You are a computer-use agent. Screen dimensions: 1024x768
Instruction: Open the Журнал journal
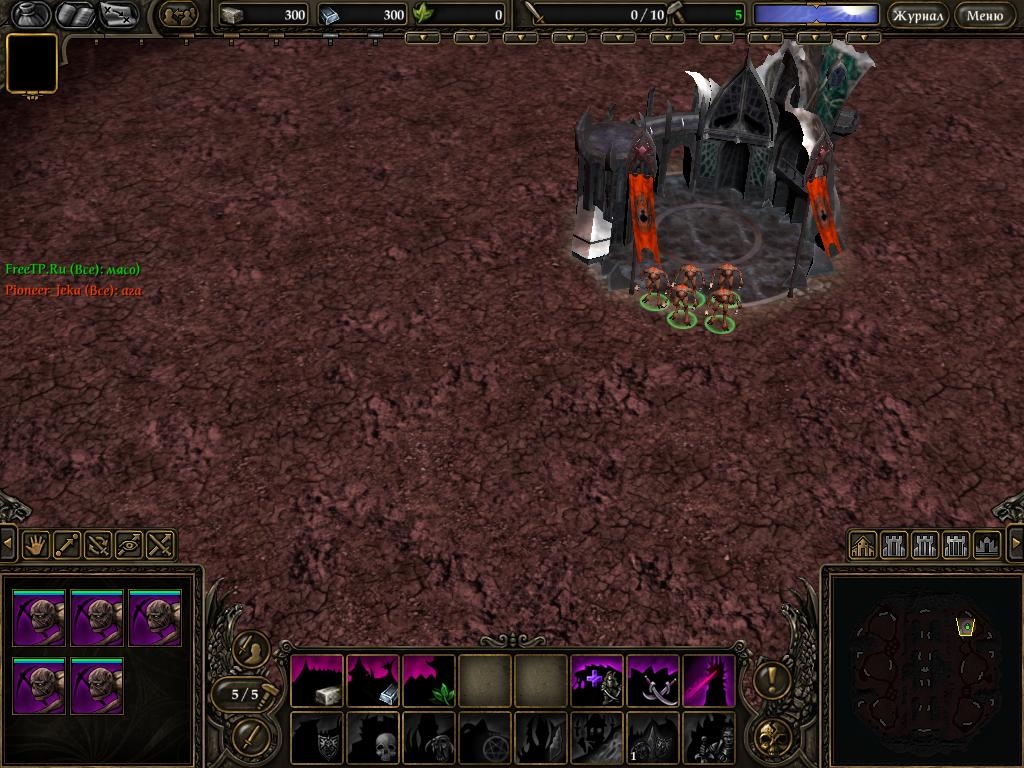point(917,15)
